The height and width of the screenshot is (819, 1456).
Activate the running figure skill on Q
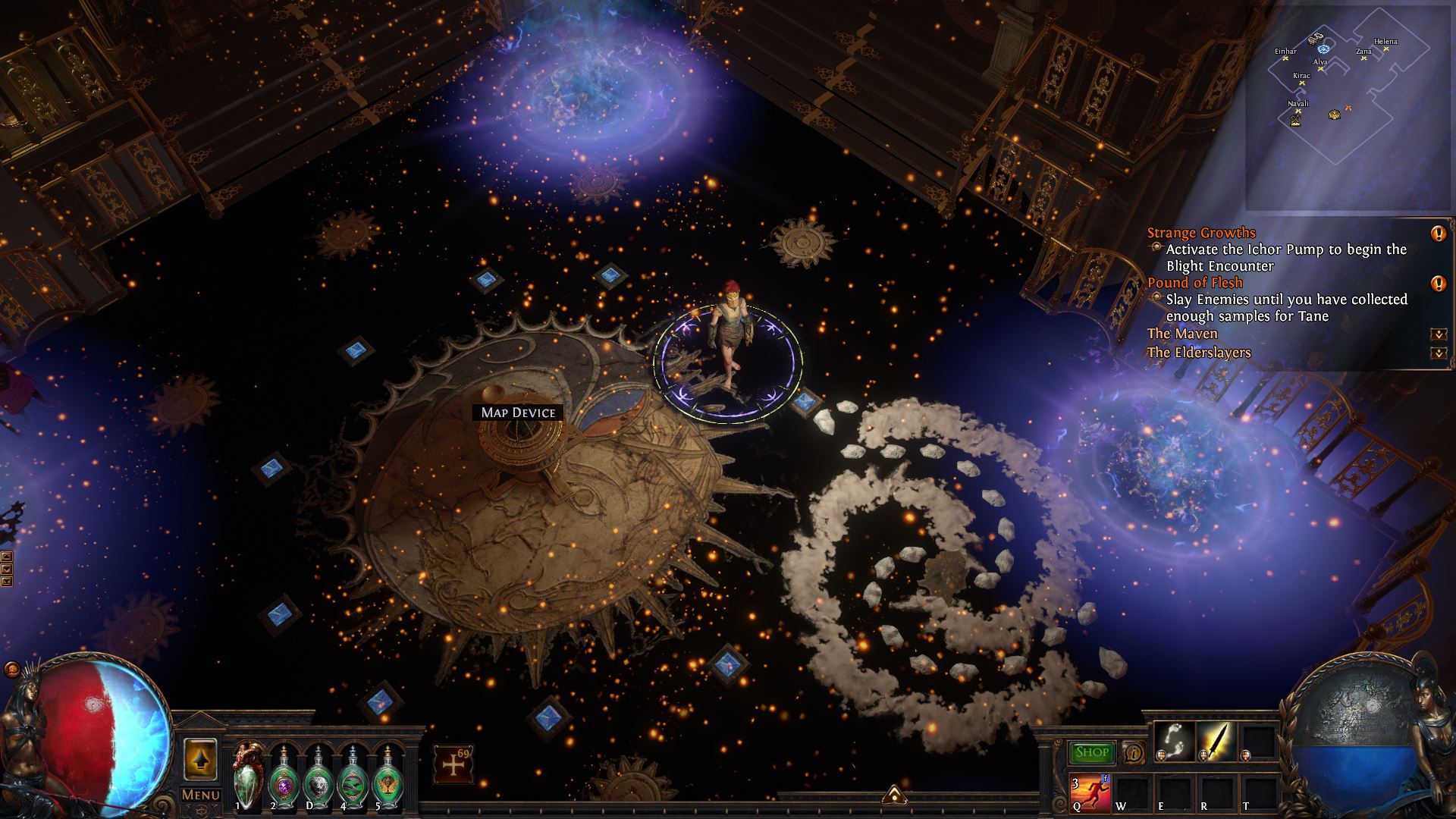click(1090, 792)
